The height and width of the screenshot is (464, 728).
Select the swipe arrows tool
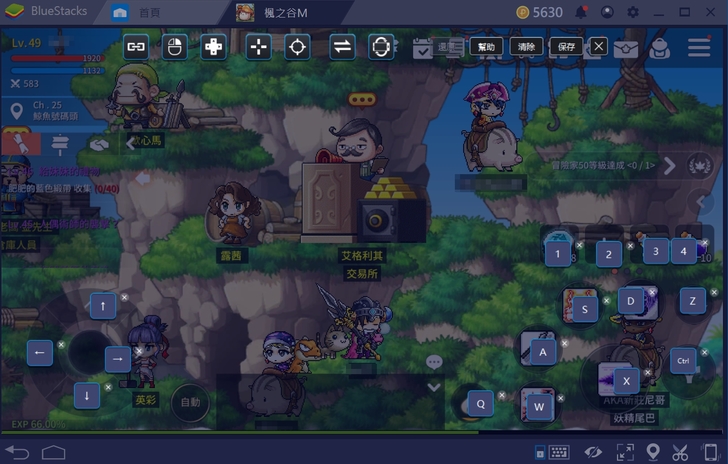(x=342, y=46)
